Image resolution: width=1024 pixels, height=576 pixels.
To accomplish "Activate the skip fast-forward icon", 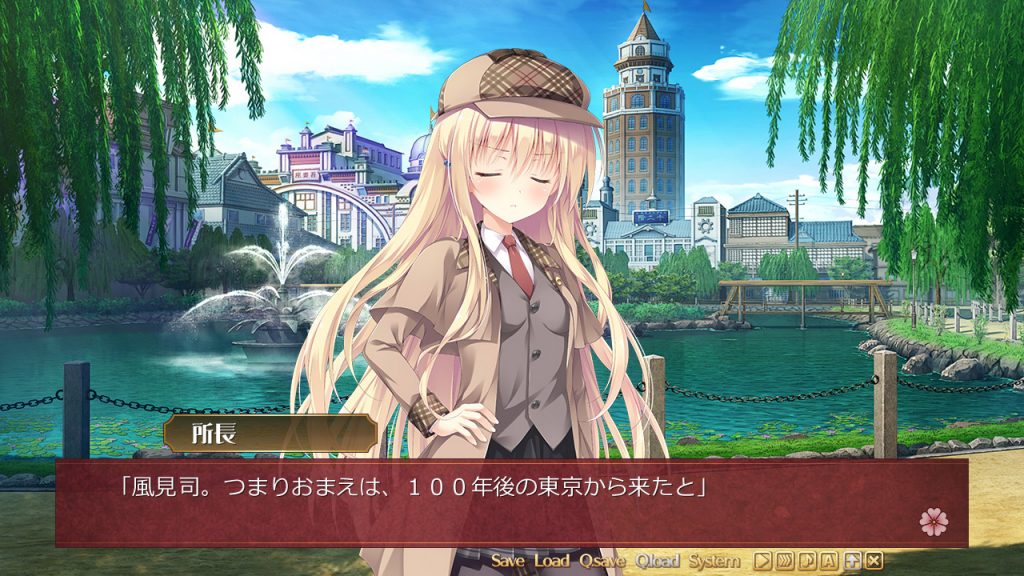I will point(785,561).
